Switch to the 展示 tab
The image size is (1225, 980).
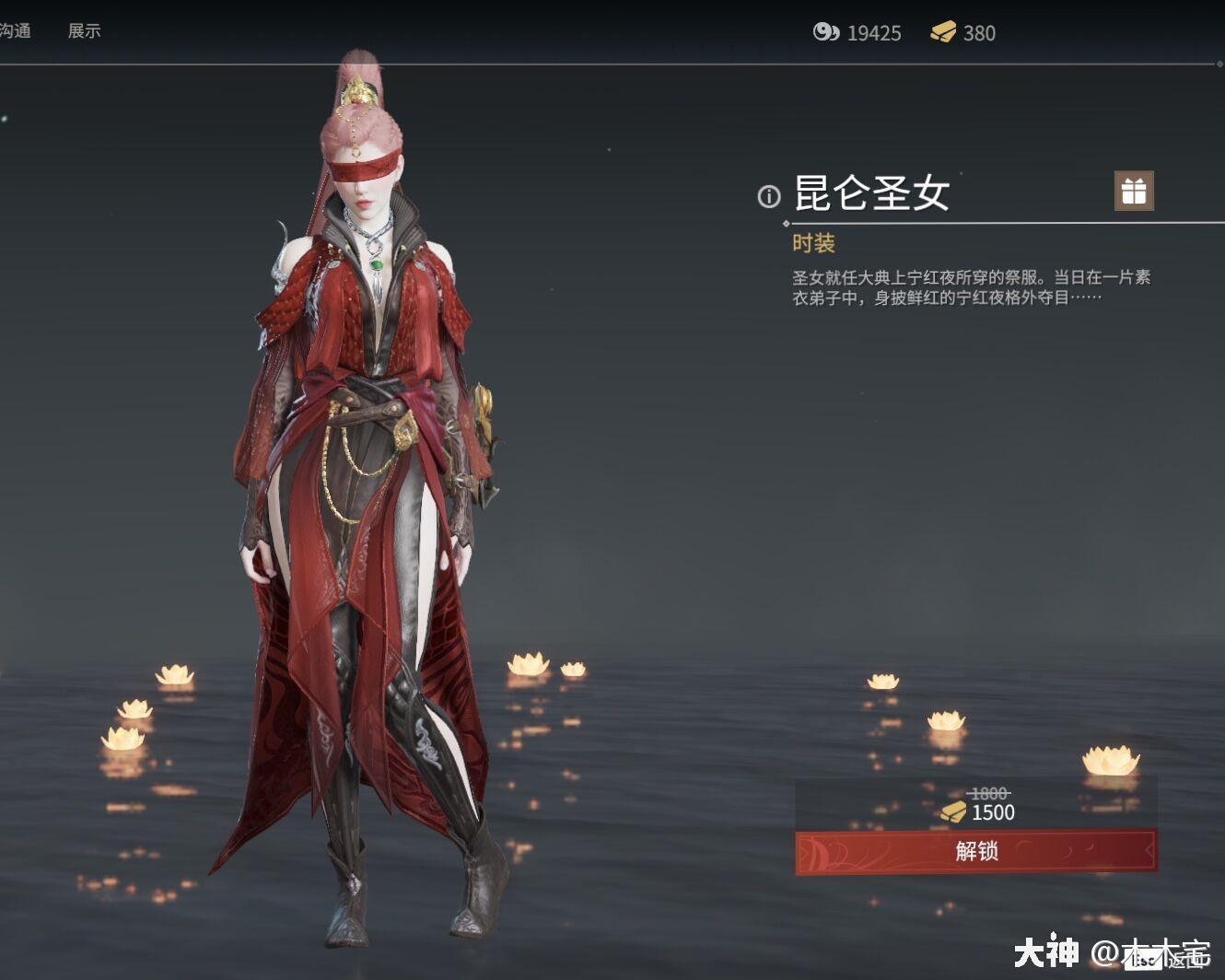click(82, 30)
